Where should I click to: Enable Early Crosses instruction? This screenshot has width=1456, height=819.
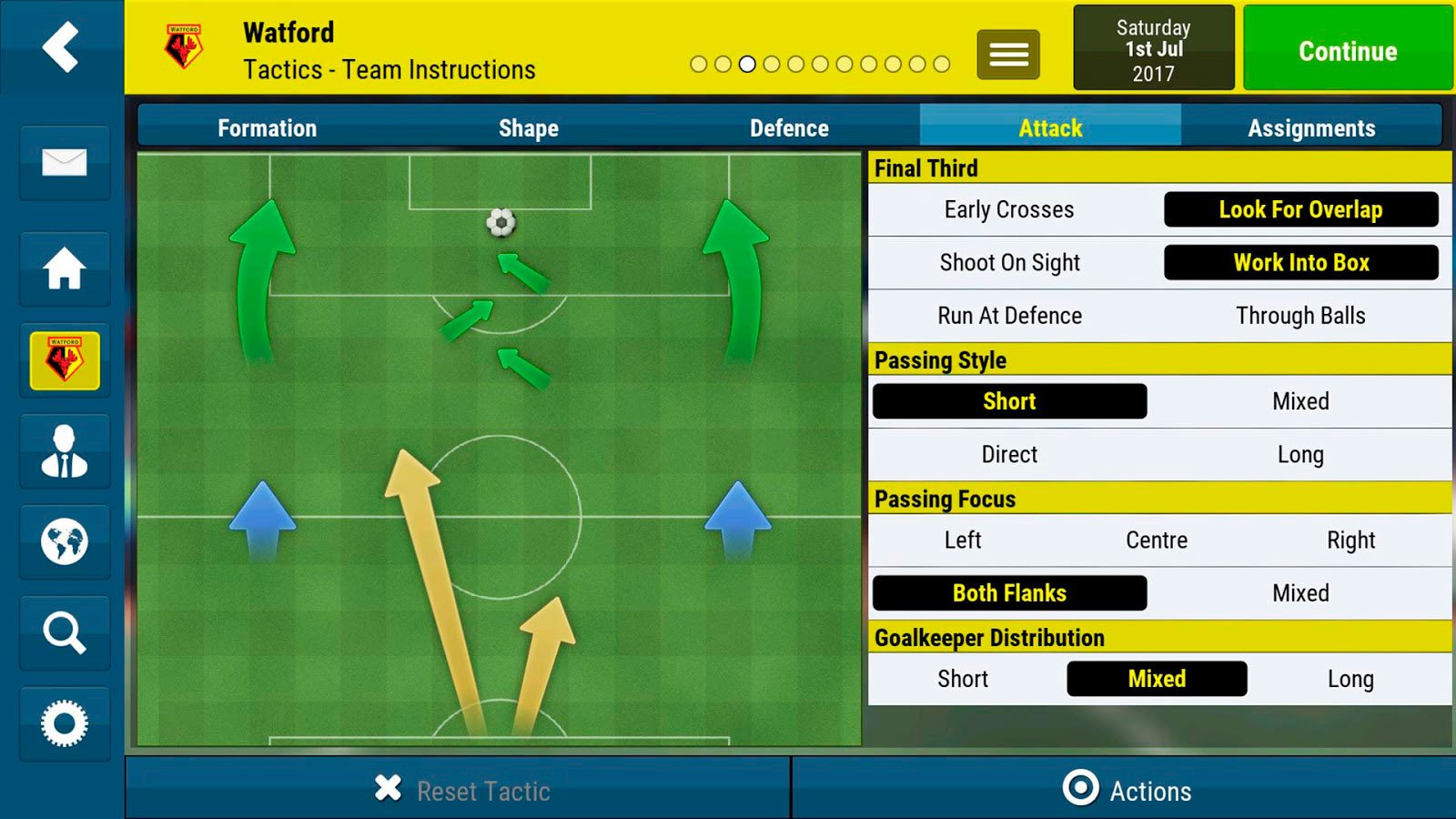tap(1008, 210)
